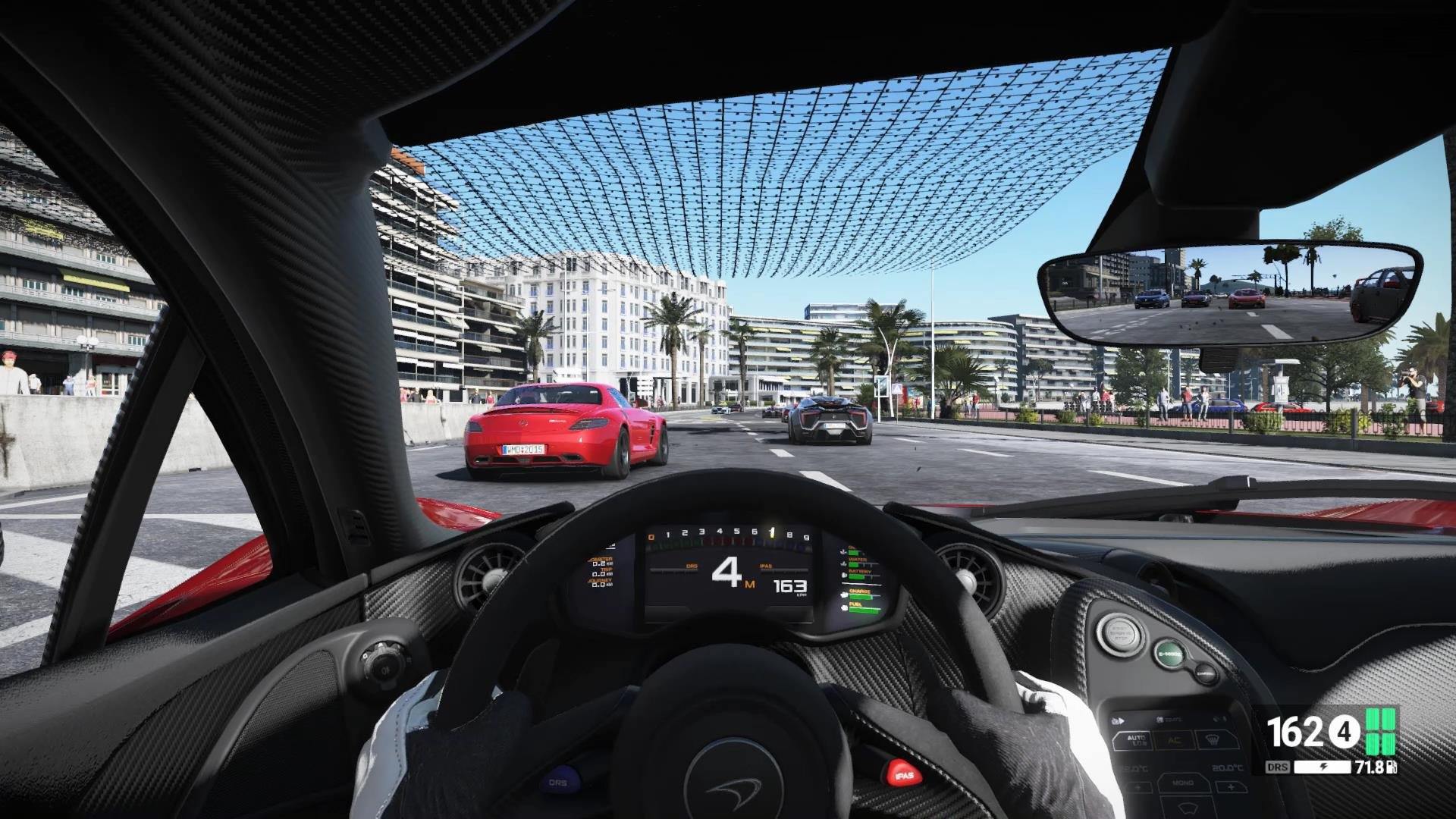Click the fuel pump icon beside 71.8
This screenshot has width=1456, height=819.
(1391, 767)
